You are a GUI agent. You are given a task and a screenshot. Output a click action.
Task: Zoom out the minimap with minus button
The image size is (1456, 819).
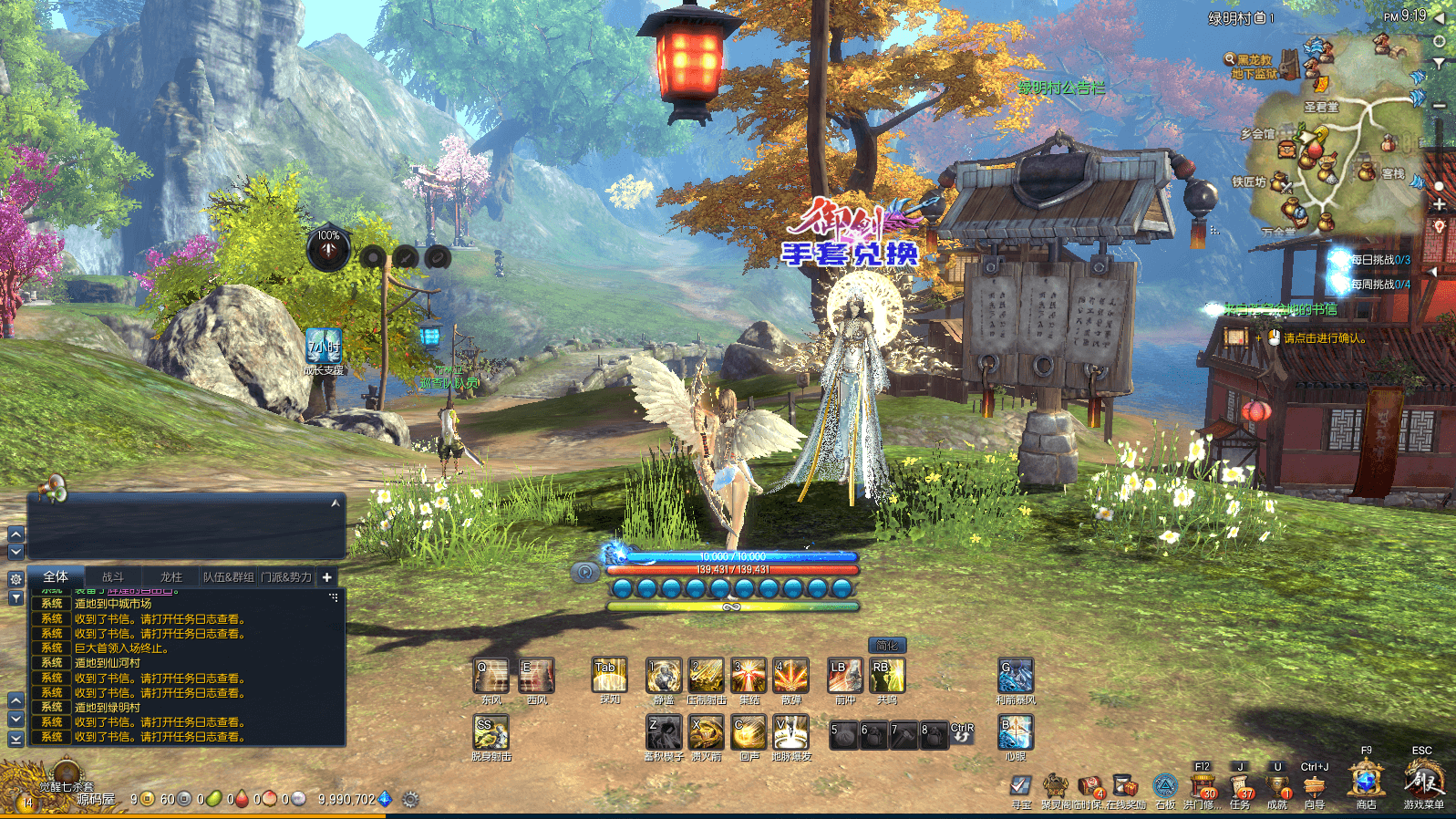click(x=1440, y=107)
